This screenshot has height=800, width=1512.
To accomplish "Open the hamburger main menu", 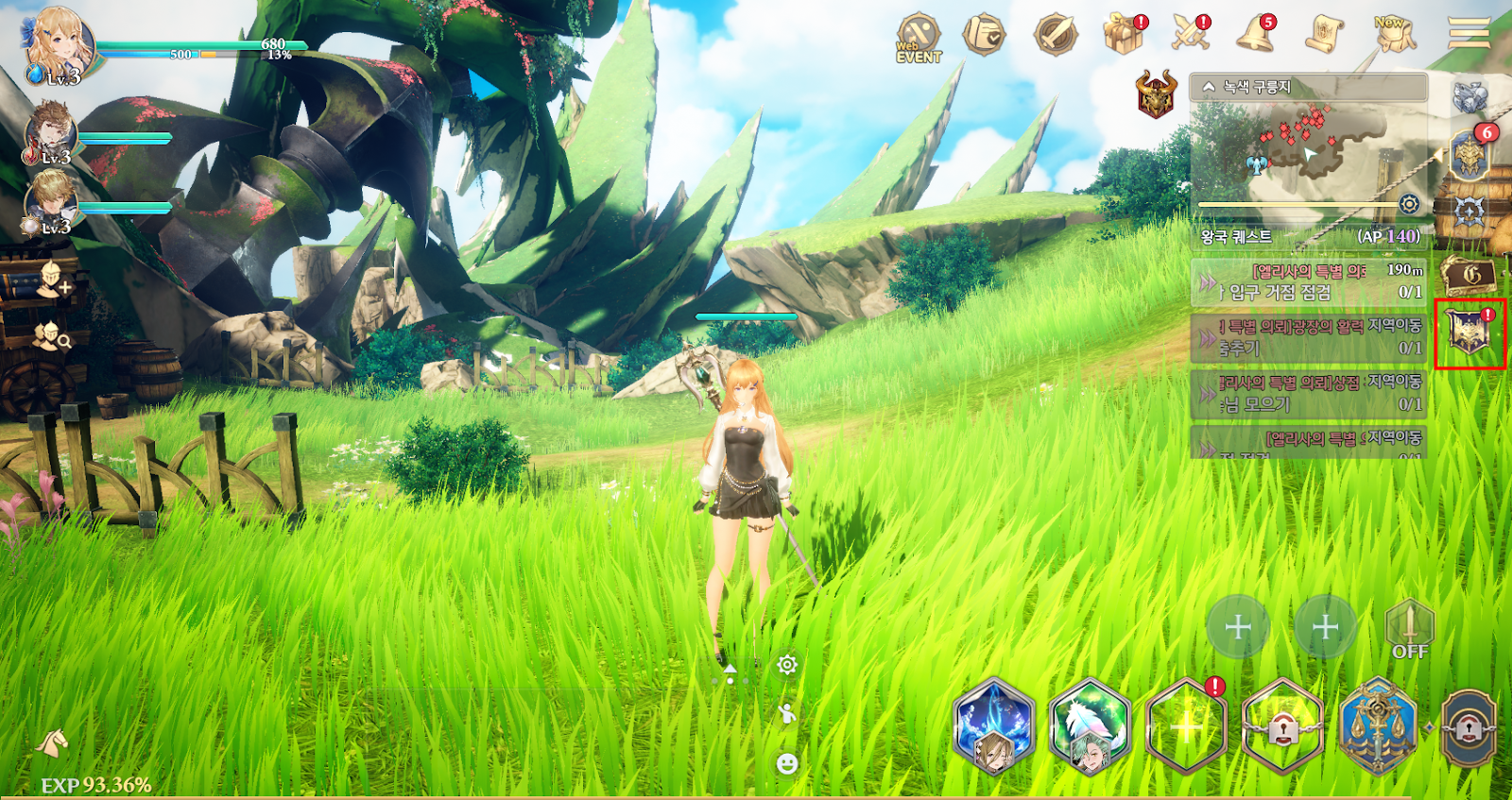I will pos(1469,34).
